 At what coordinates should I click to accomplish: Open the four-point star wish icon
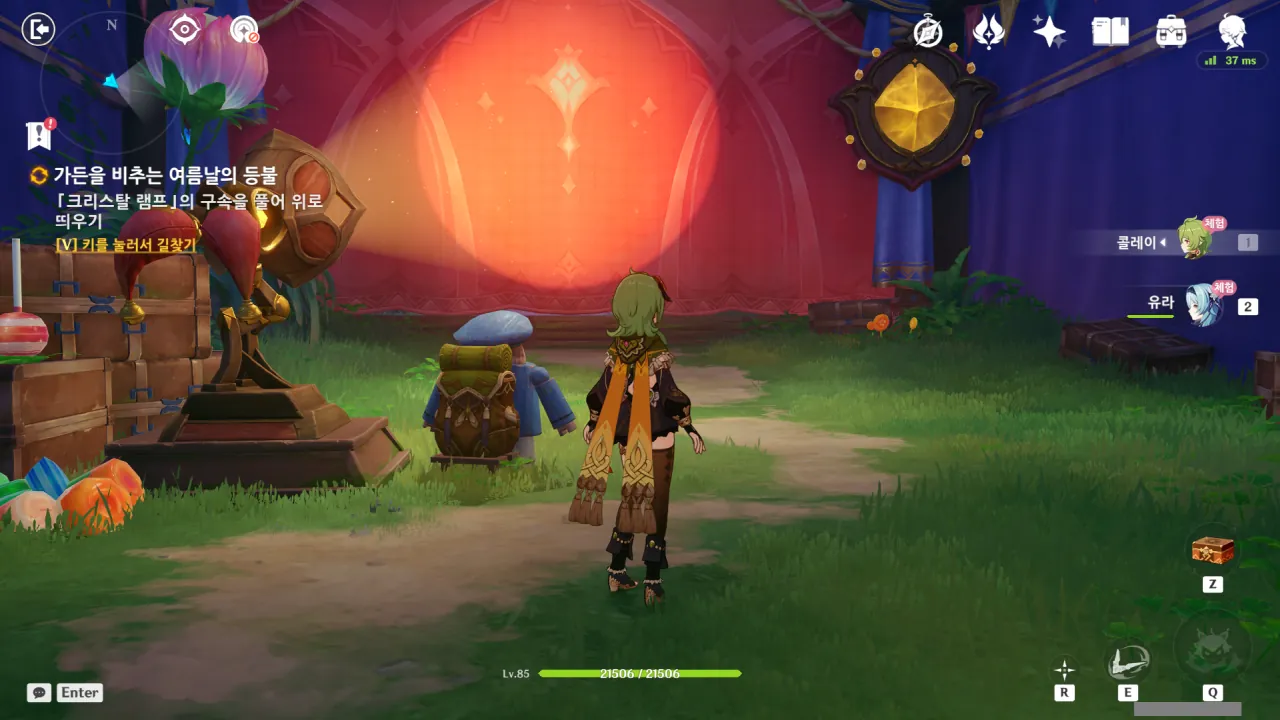coord(1049,32)
